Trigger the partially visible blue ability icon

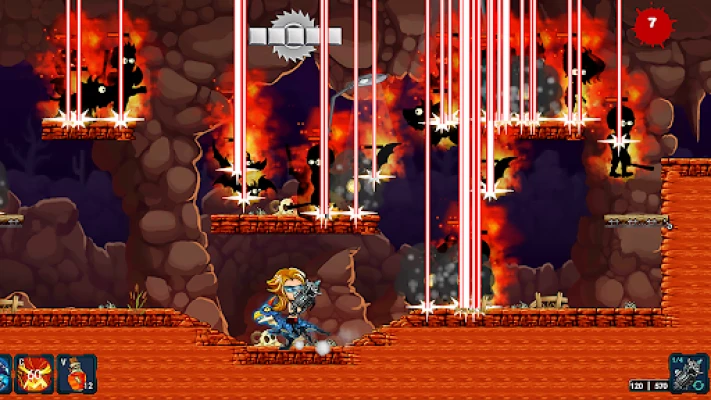coord(4,373)
